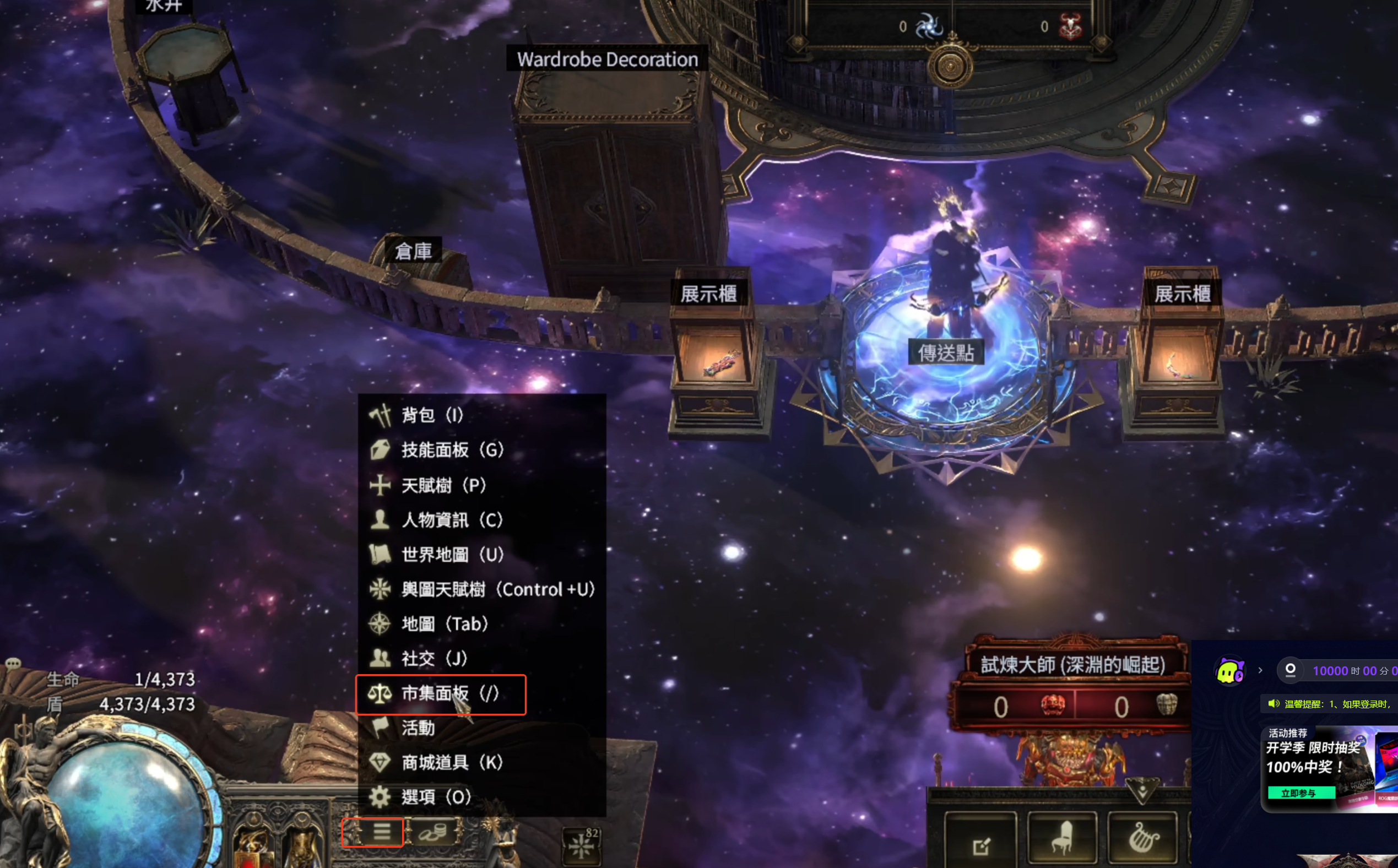Viewport: 1398px width, 868px height.
Task: Select 商城道具 shop items entry
Action: click(x=451, y=762)
